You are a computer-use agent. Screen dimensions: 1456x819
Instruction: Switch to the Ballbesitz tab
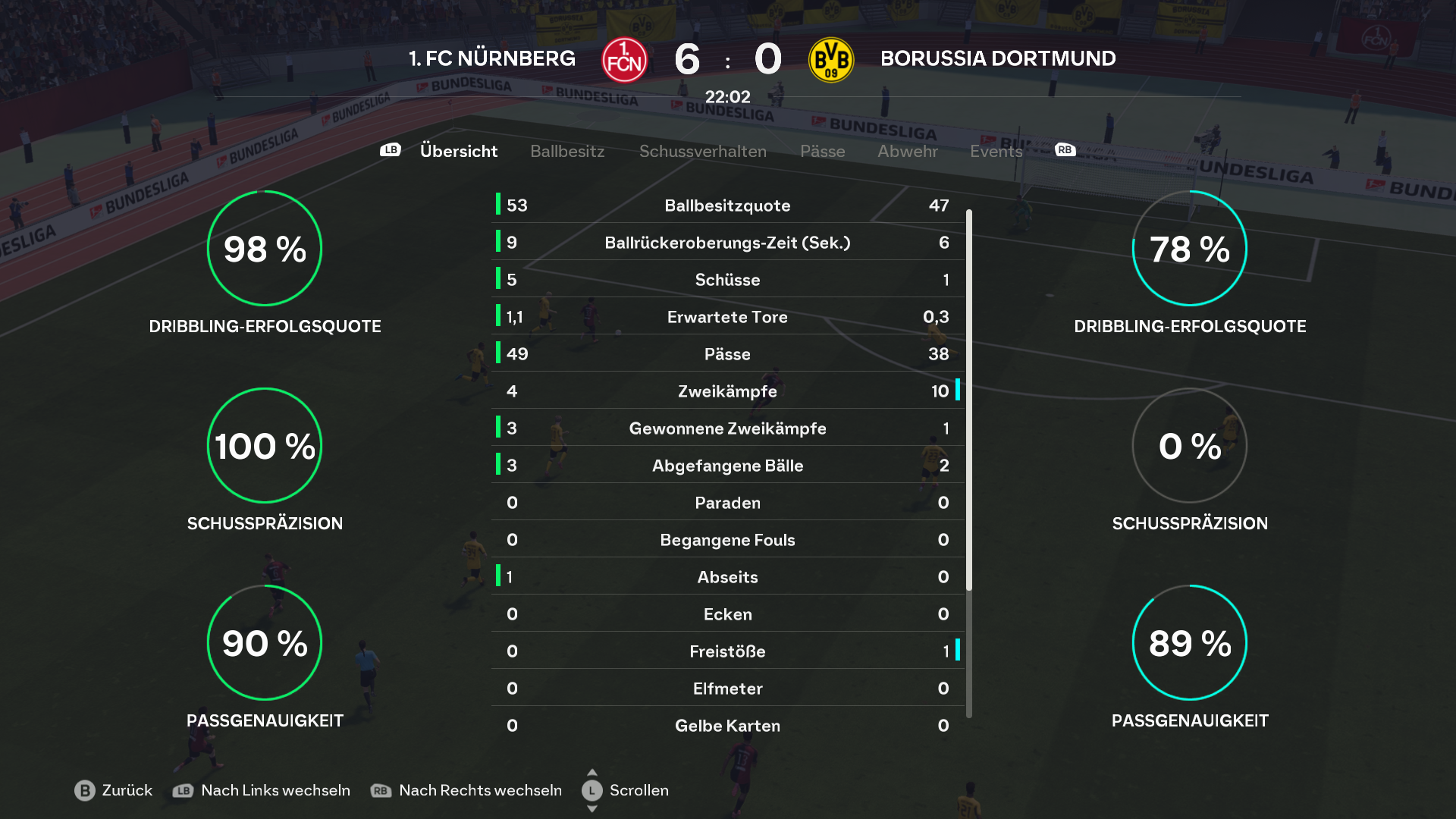[567, 151]
